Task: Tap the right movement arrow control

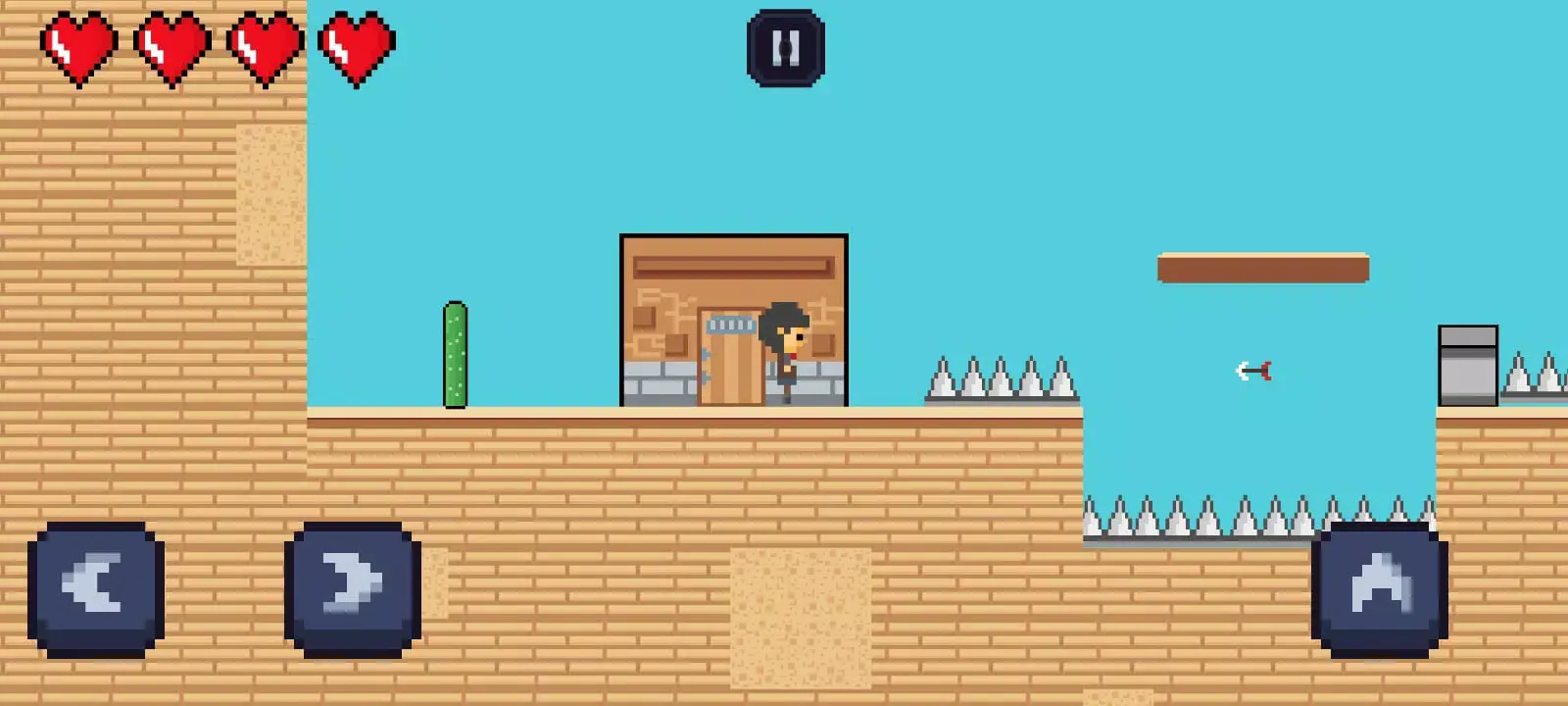Action: (353, 588)
